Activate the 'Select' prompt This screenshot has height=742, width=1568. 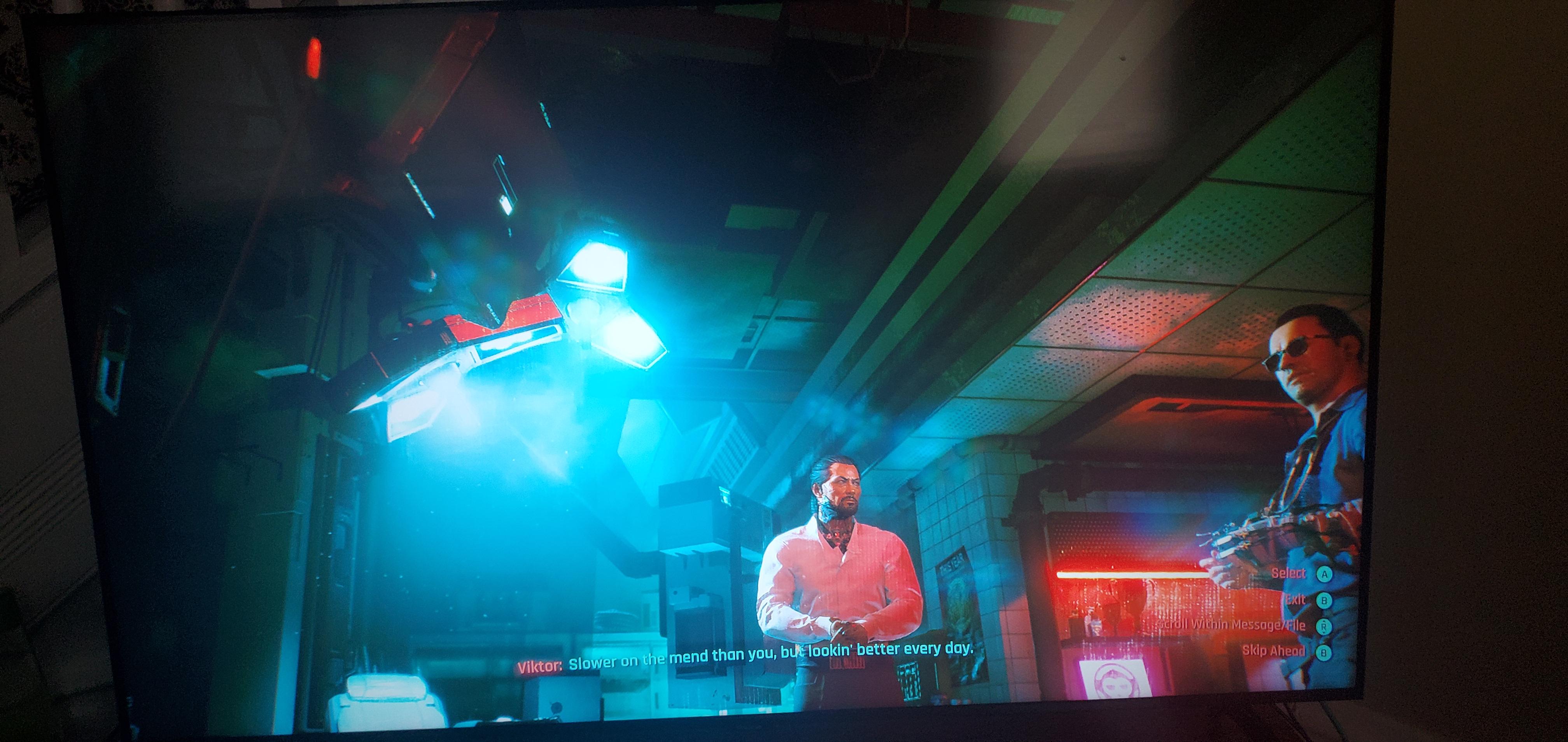(1289, 573)
